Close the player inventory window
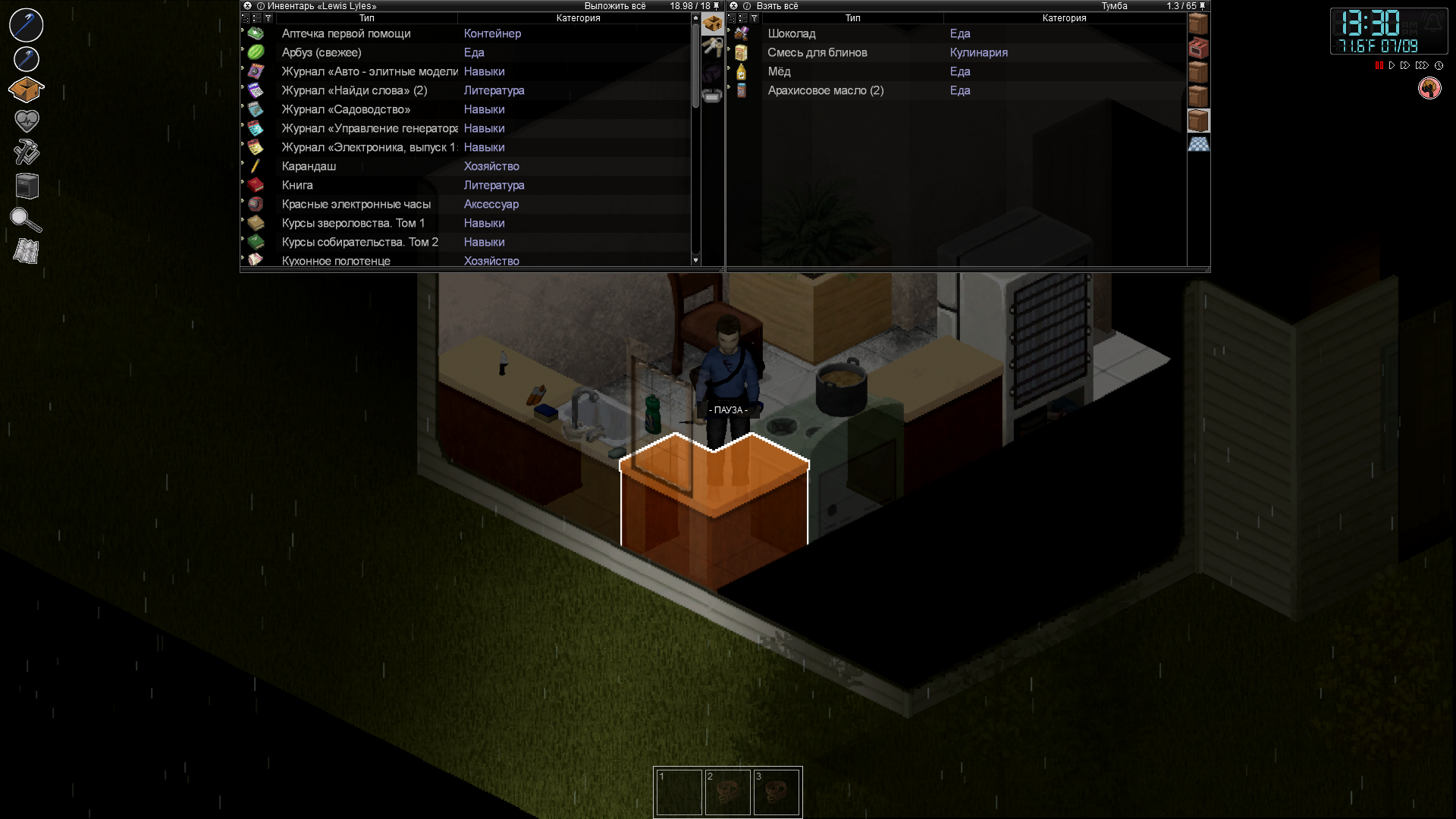The height and width of the screenshot is (819, 1456). [247, 6]
